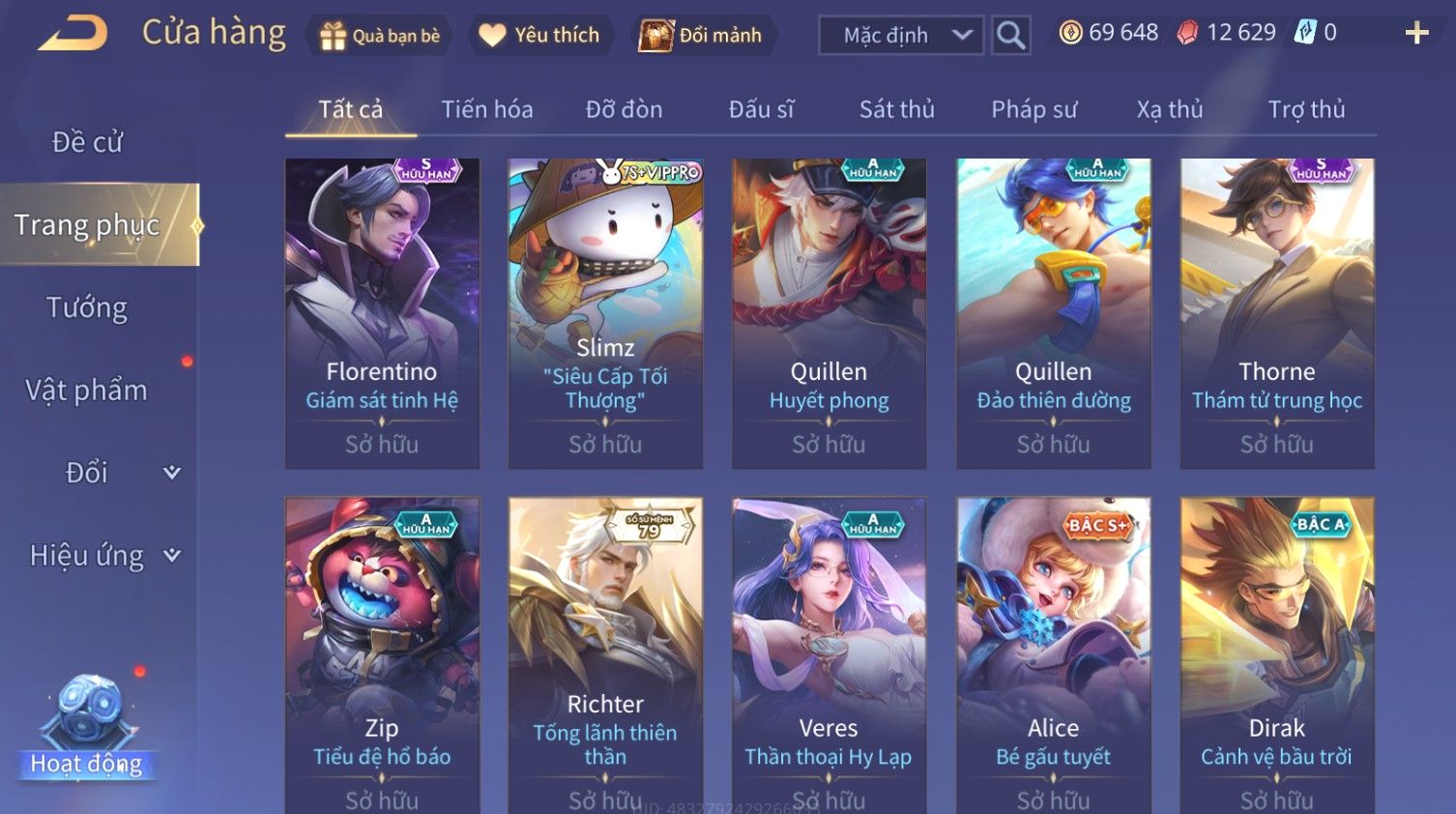Go back using the arrow button
Image resolution: width=1456 pixels, height=814 pixels.
click(x=73, y=34)
